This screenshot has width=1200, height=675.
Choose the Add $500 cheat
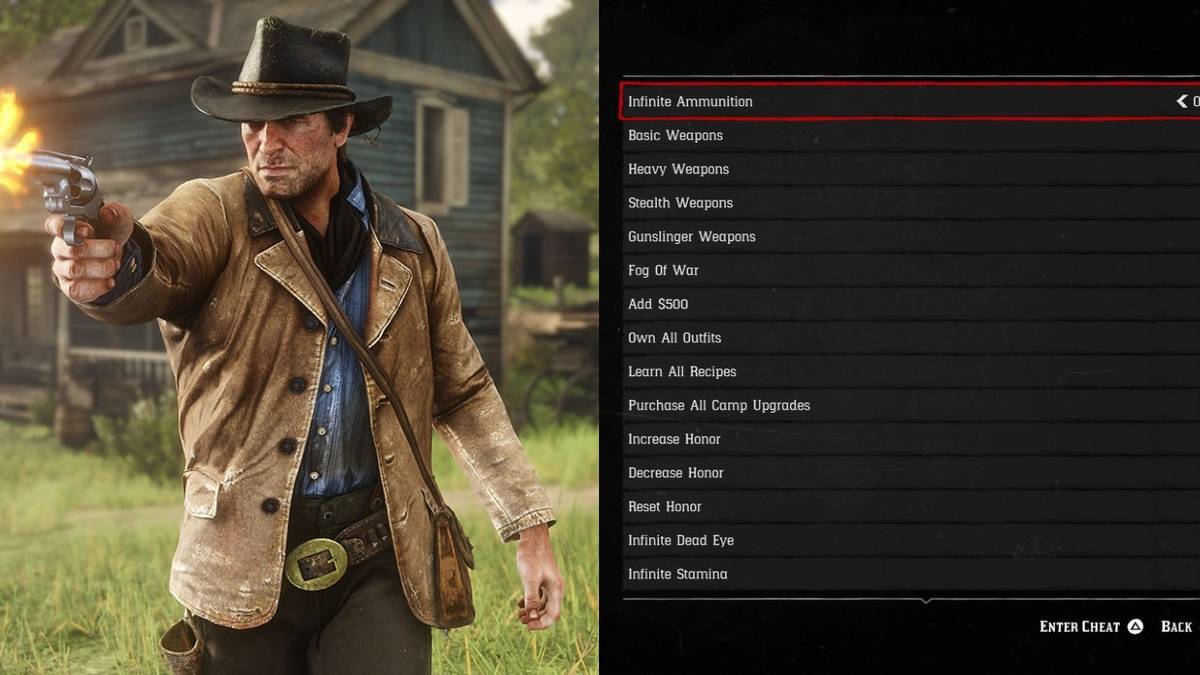tap(658, 305)
